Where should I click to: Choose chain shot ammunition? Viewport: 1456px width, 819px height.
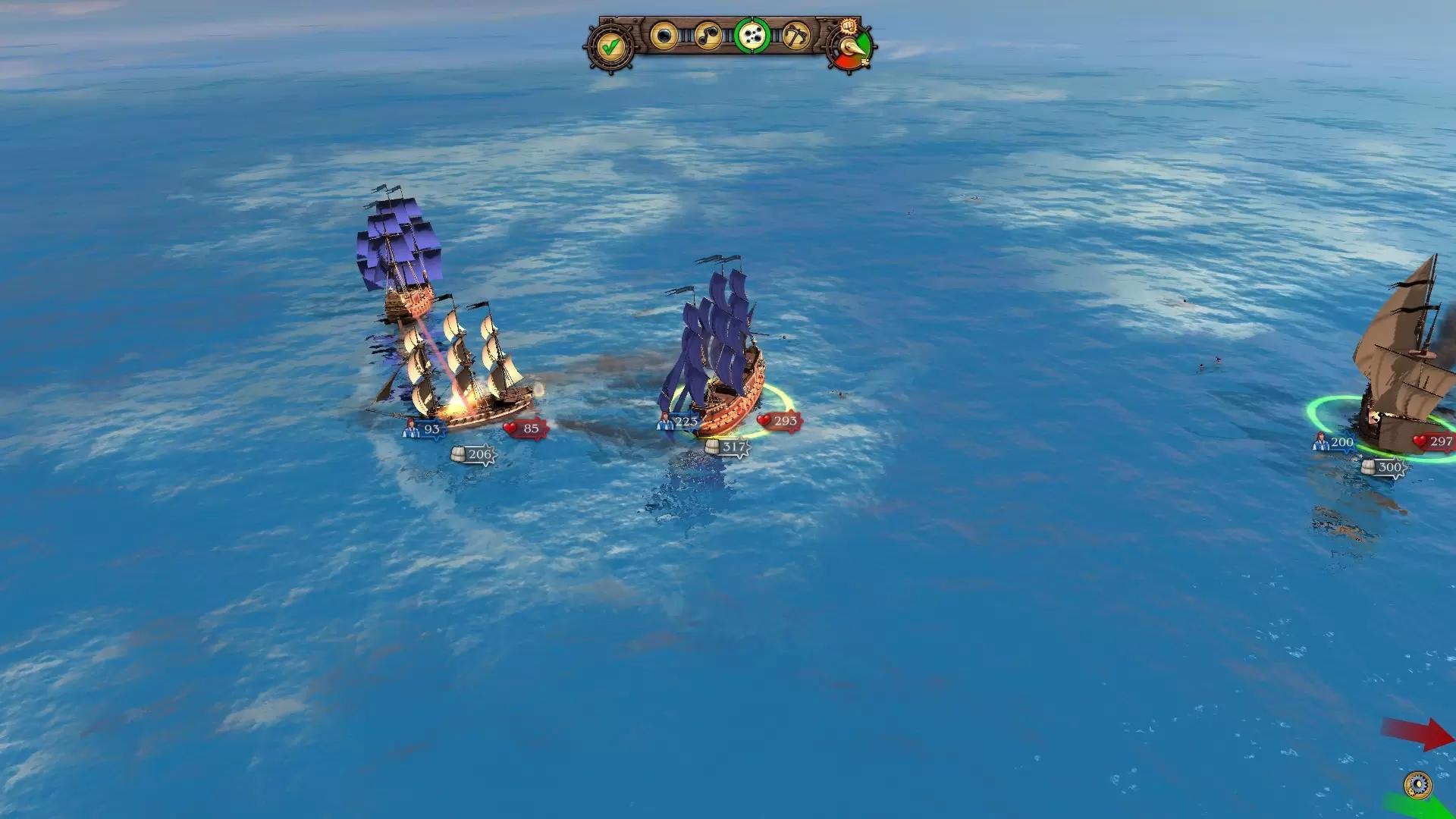point(708,36)
